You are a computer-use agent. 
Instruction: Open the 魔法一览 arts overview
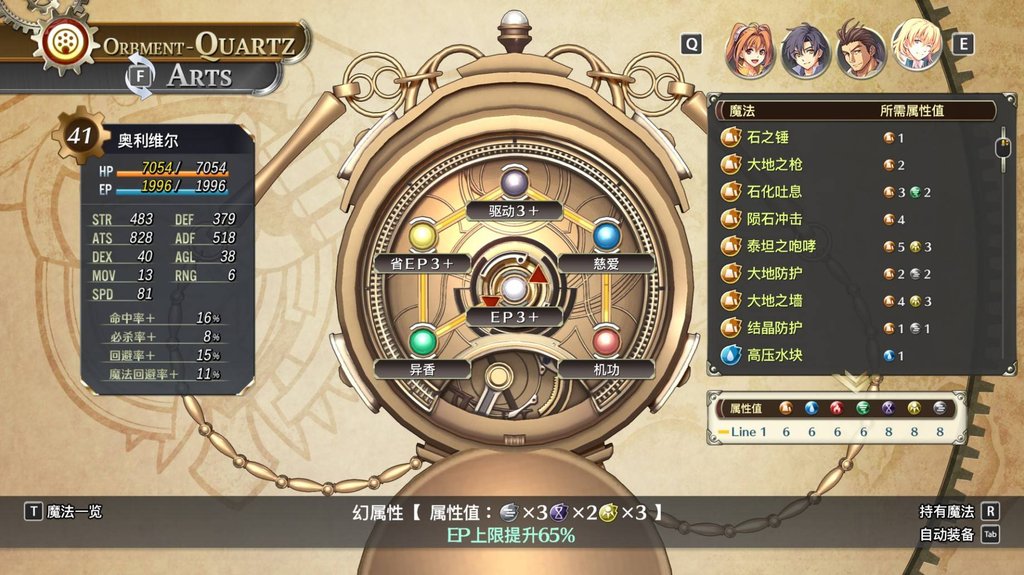pos(64,512)
